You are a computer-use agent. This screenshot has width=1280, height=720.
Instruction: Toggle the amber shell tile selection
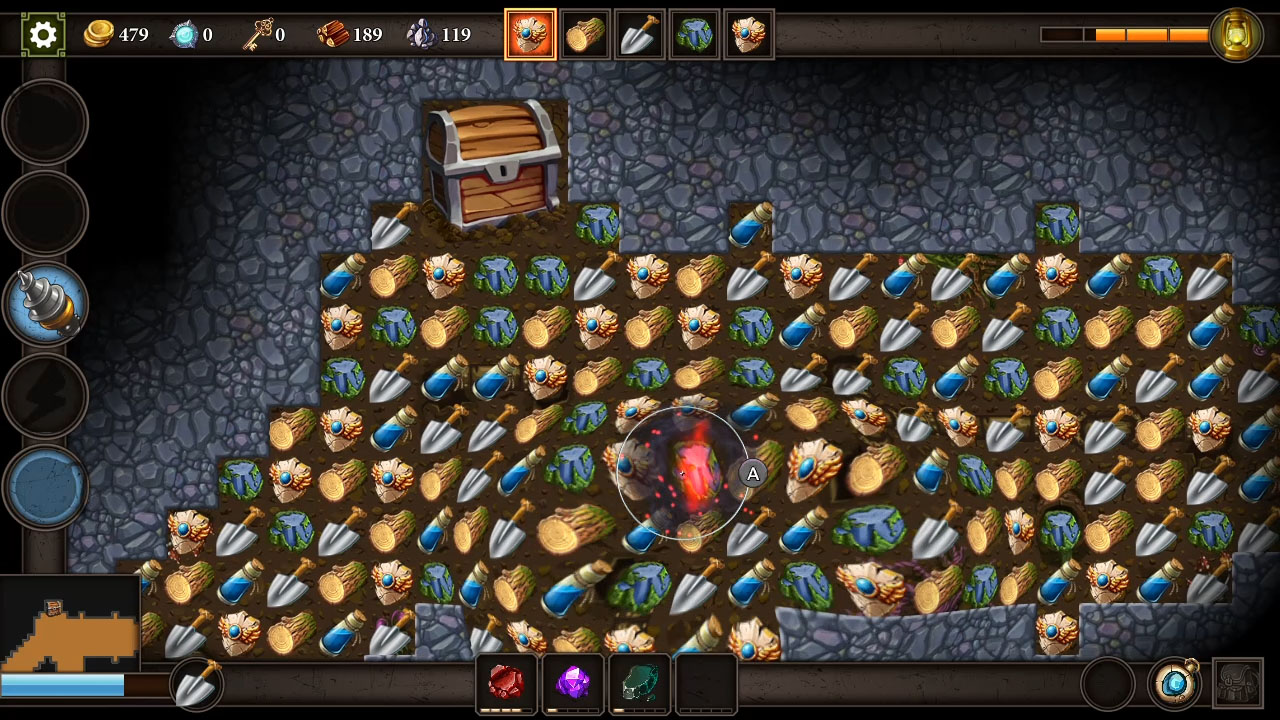[531, 32]
